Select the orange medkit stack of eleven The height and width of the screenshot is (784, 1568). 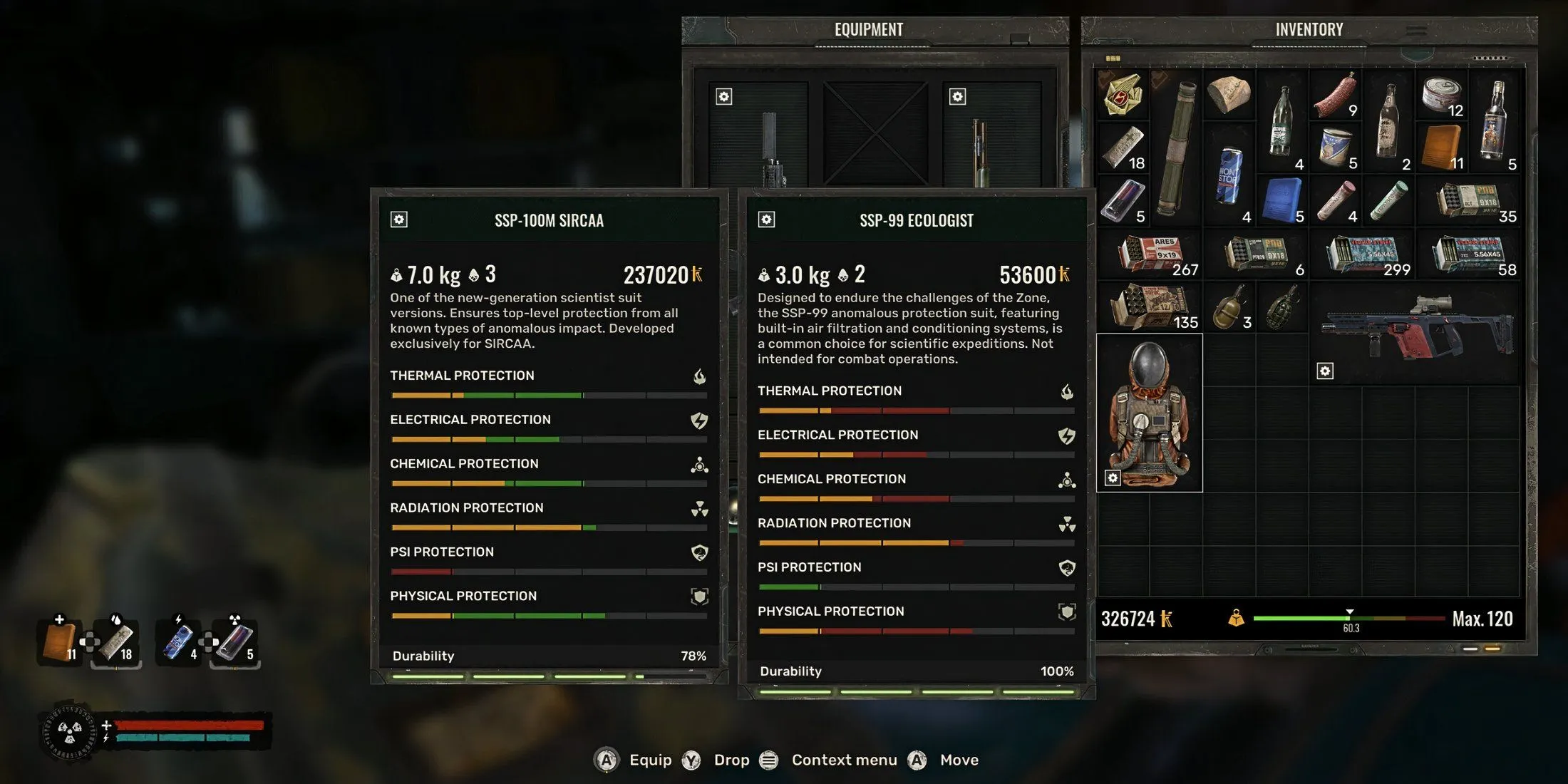(x=1441, y=148)
